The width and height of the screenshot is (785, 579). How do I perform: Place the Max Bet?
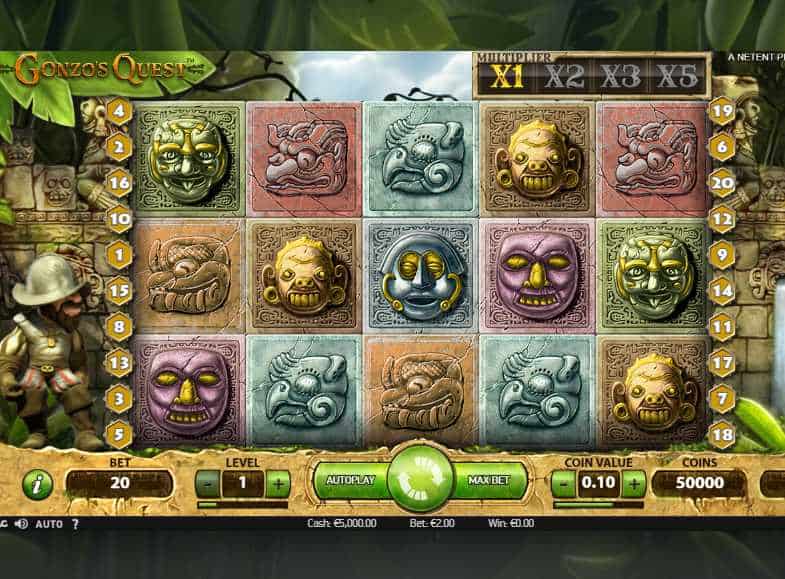tap(489, 481)
